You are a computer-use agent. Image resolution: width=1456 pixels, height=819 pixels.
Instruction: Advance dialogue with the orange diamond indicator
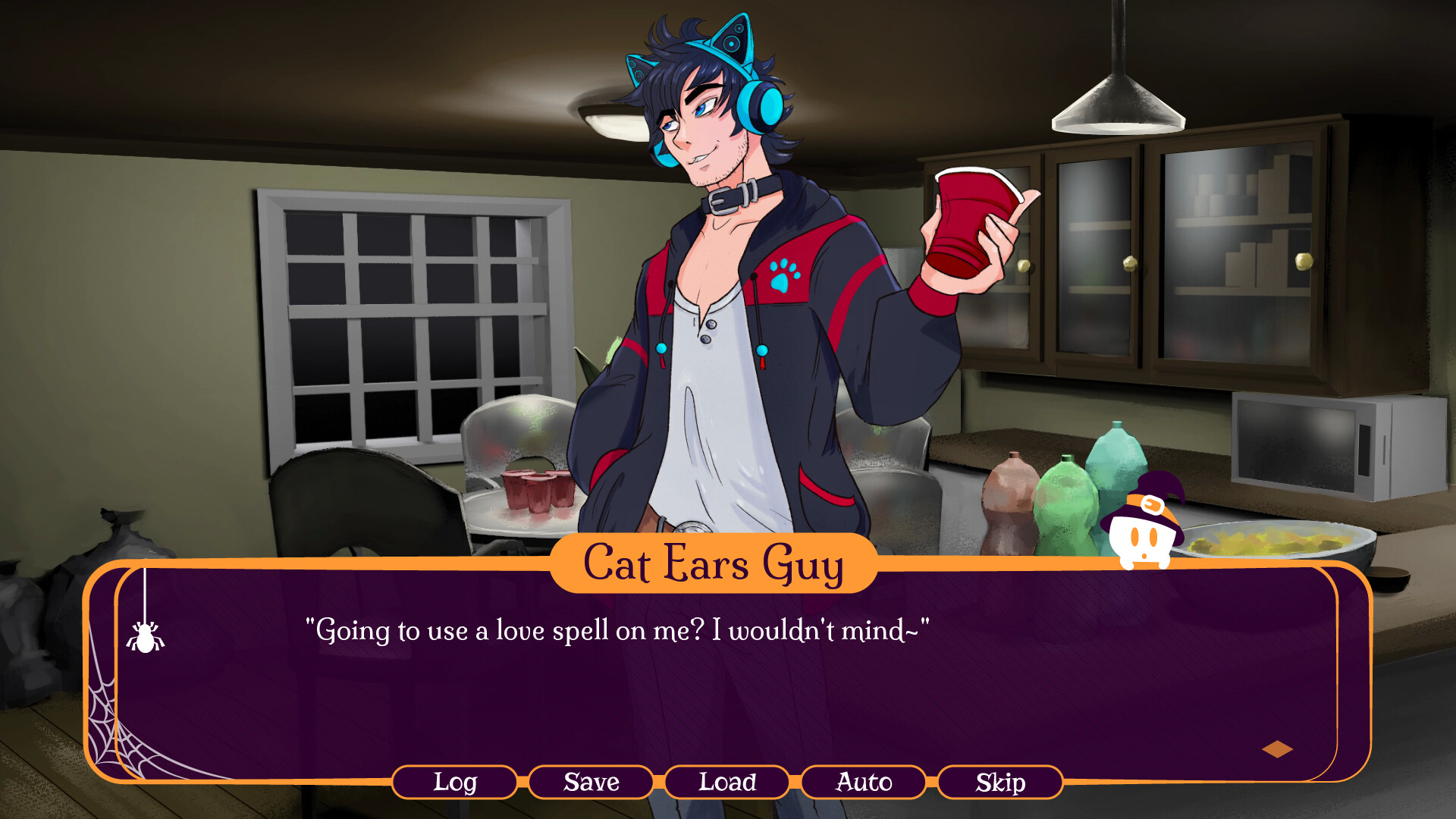pos(1277,749)
